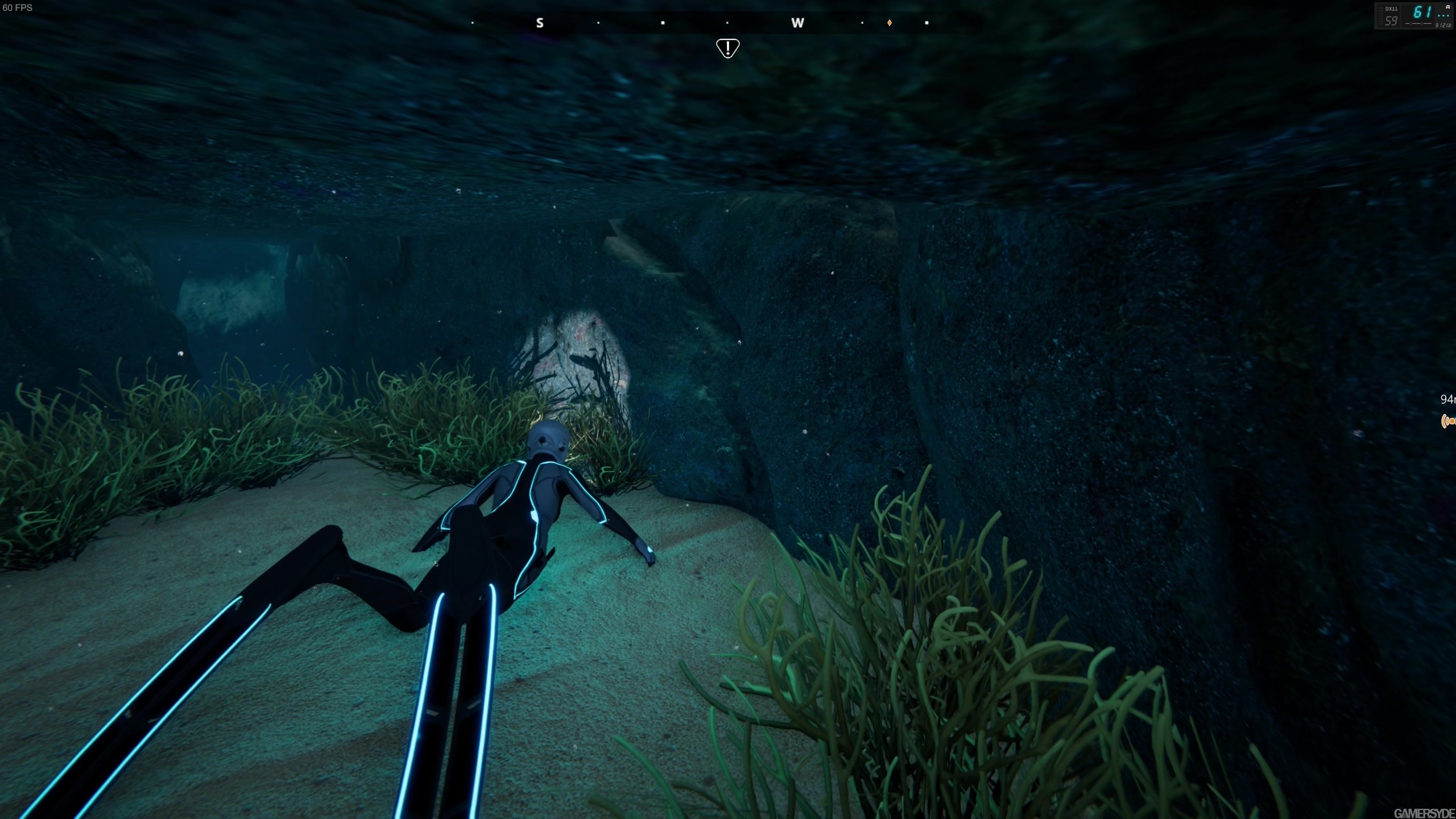Click the 60 FPS counter in the top-left corner

coord(16,9)
